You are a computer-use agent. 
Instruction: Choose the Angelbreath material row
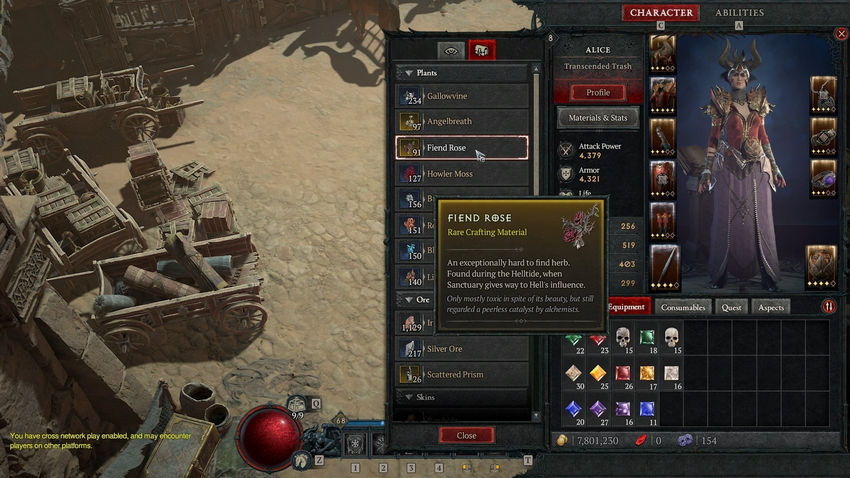(462, 122)
